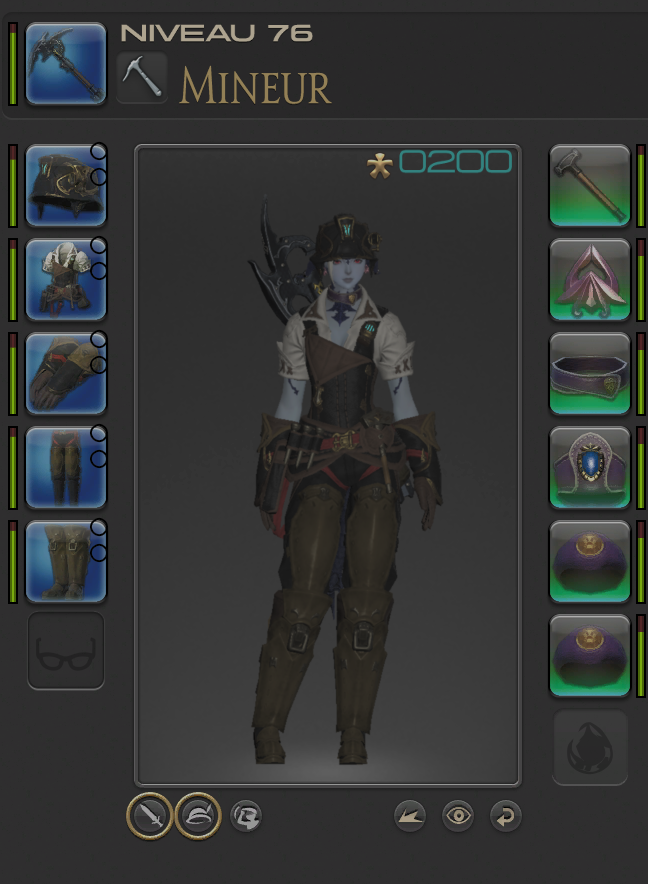Select the mining pickaxe main hand slot
648x884 pixels.
[66, 64]
